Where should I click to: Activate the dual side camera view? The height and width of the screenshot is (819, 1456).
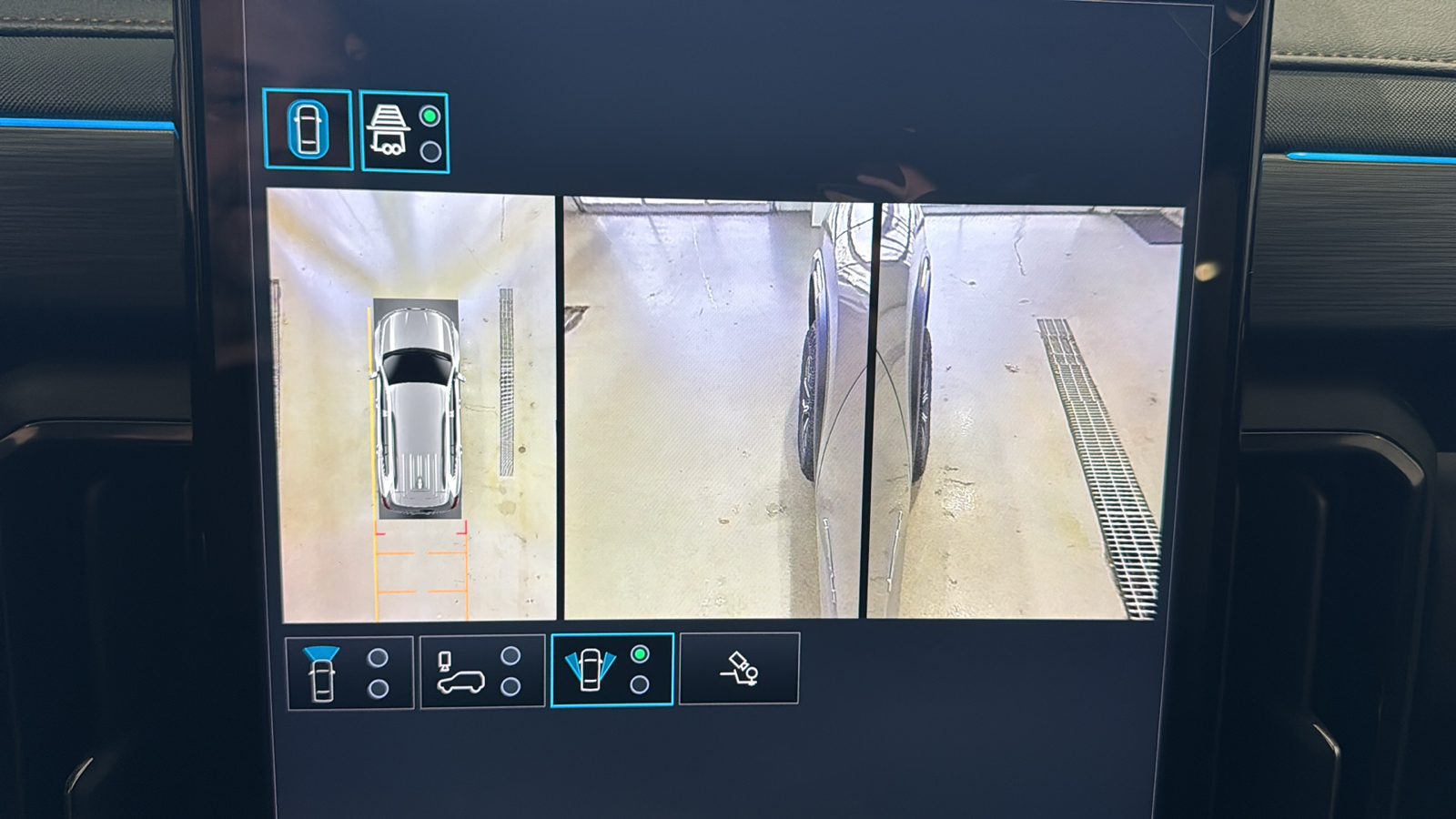click(612, 670)
